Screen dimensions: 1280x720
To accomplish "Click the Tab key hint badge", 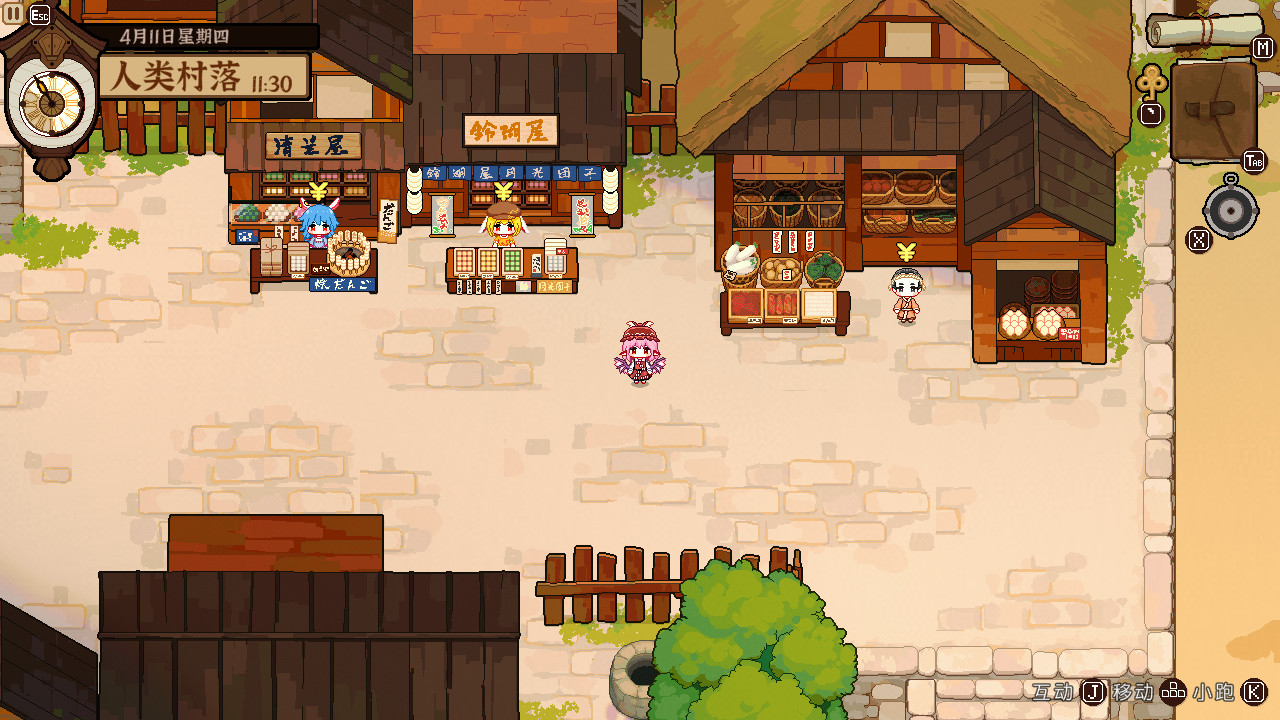I will (1254, 160).
